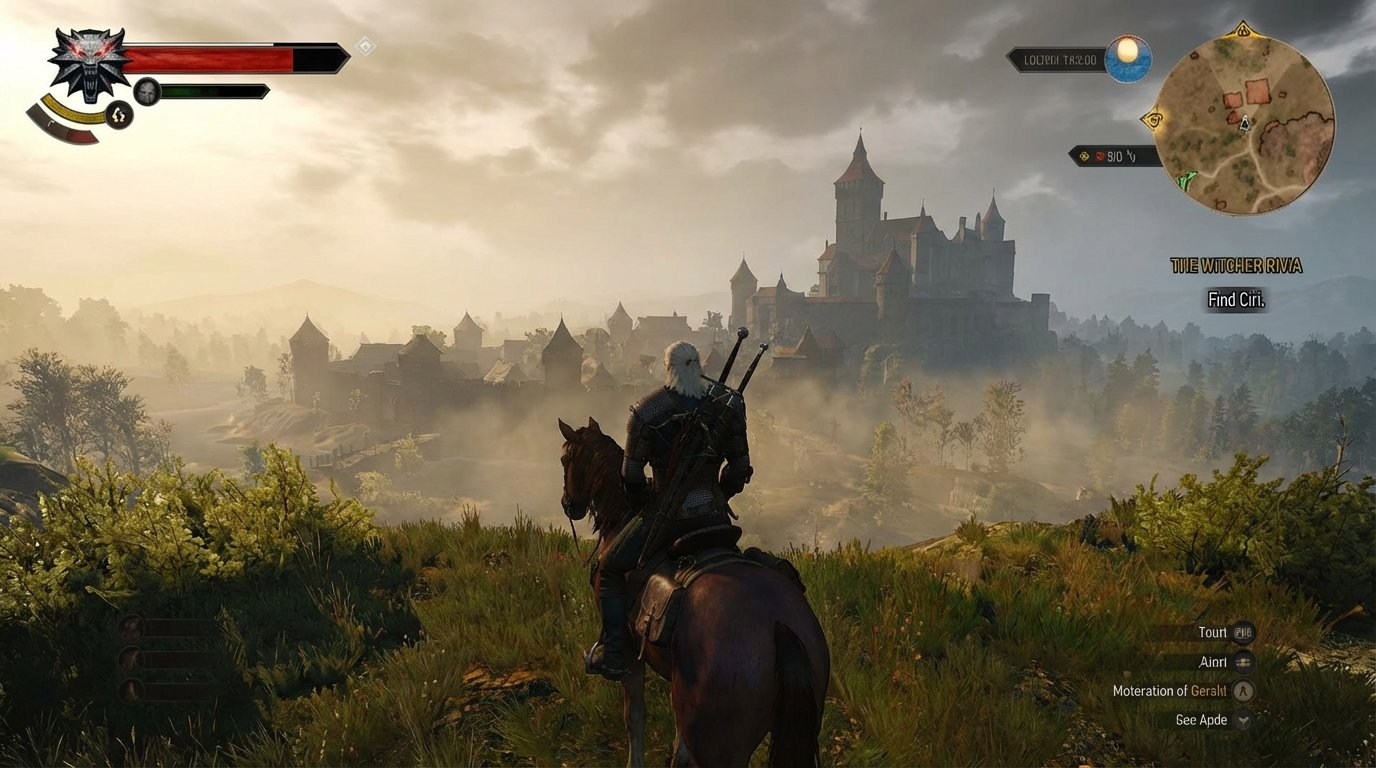The height and width of the screenshot is (768, 1376).
Task: Click the quest marker on the minimap's left edge
Action: [x=1154, y=119]
